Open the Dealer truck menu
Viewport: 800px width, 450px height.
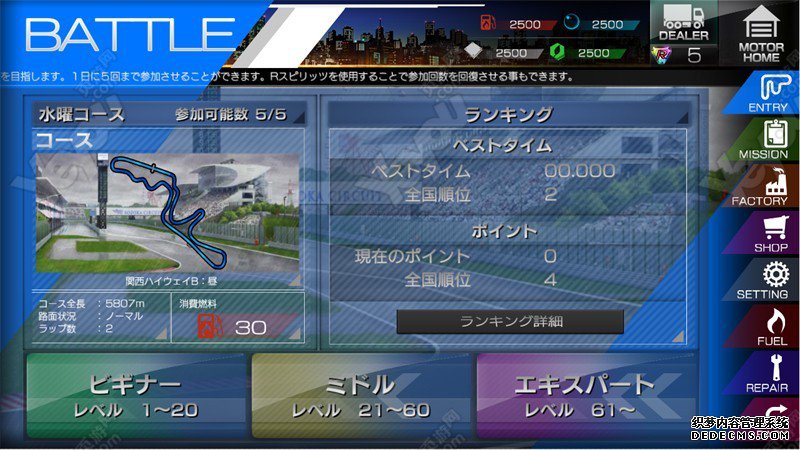[683, 22]
